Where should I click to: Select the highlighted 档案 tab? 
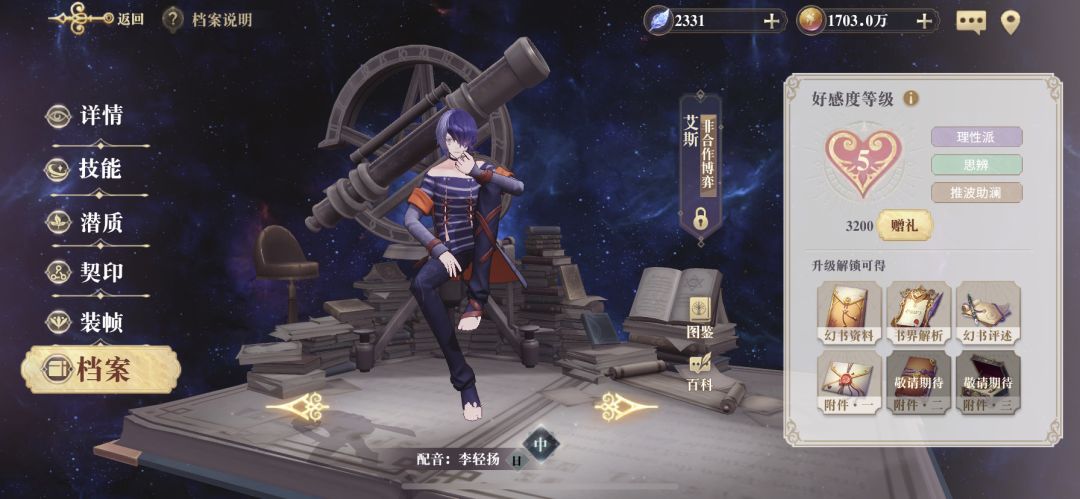[x=100, y=370]
